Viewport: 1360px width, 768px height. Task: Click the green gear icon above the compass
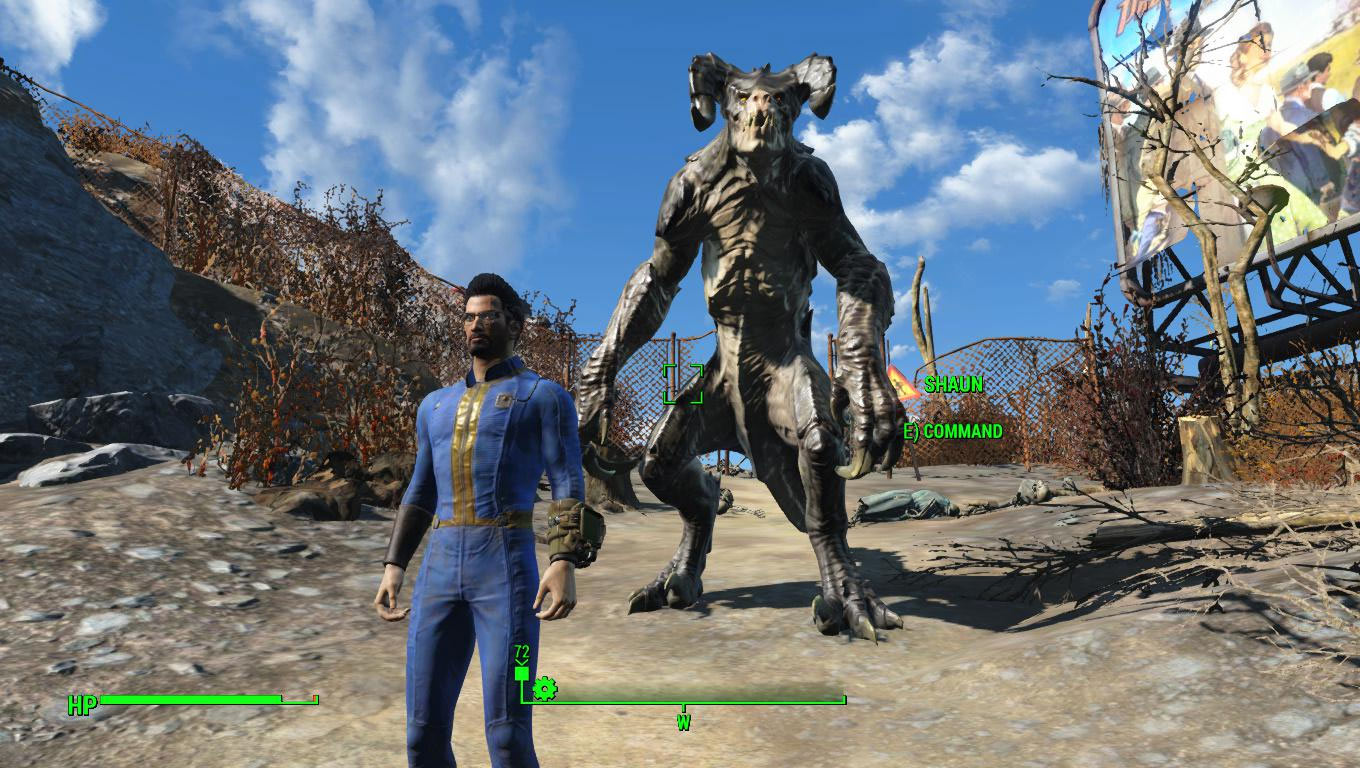[x=545, y=689]
